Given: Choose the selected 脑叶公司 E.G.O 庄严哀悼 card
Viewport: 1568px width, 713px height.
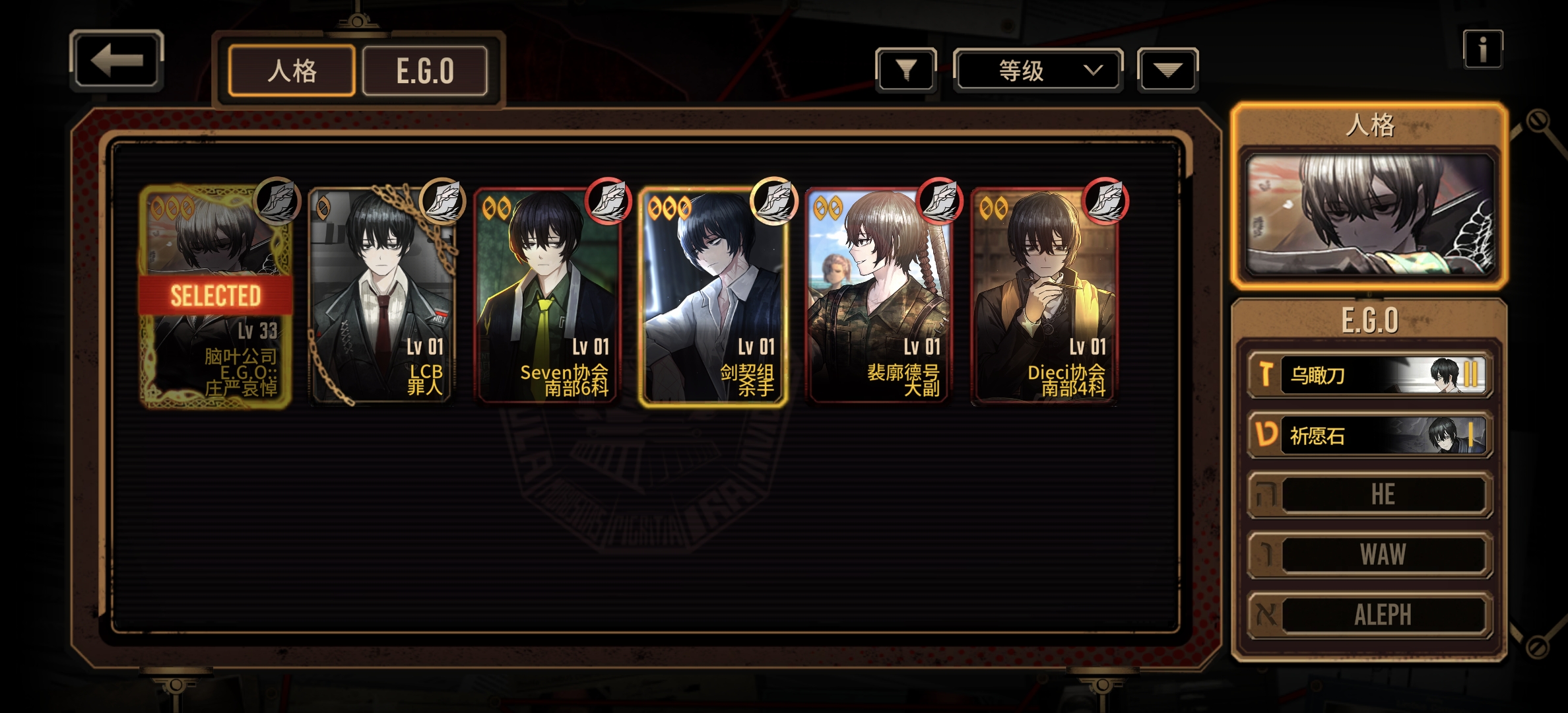Looking at the screenshot, I should click(215, 296).
